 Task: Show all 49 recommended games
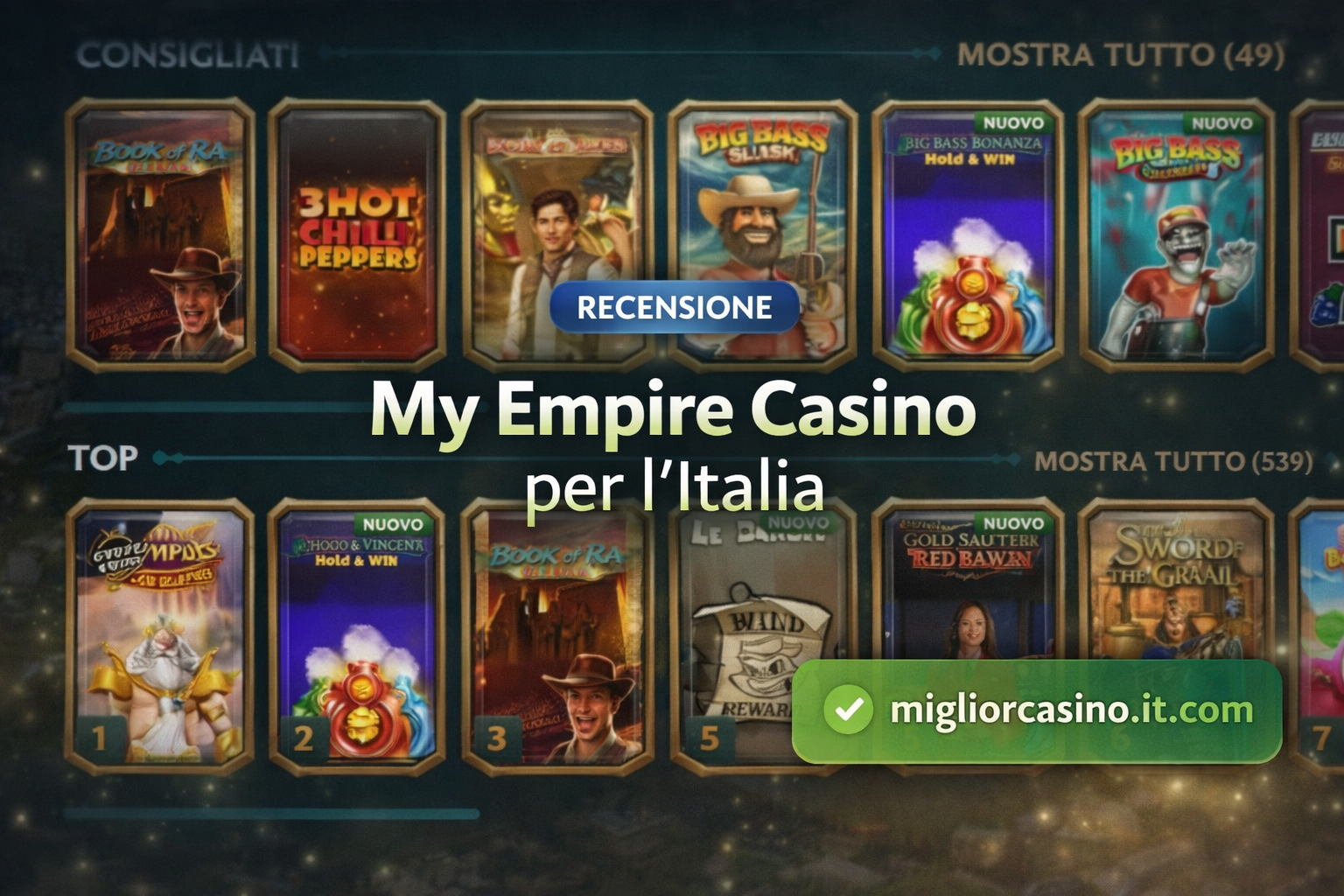1120,52
